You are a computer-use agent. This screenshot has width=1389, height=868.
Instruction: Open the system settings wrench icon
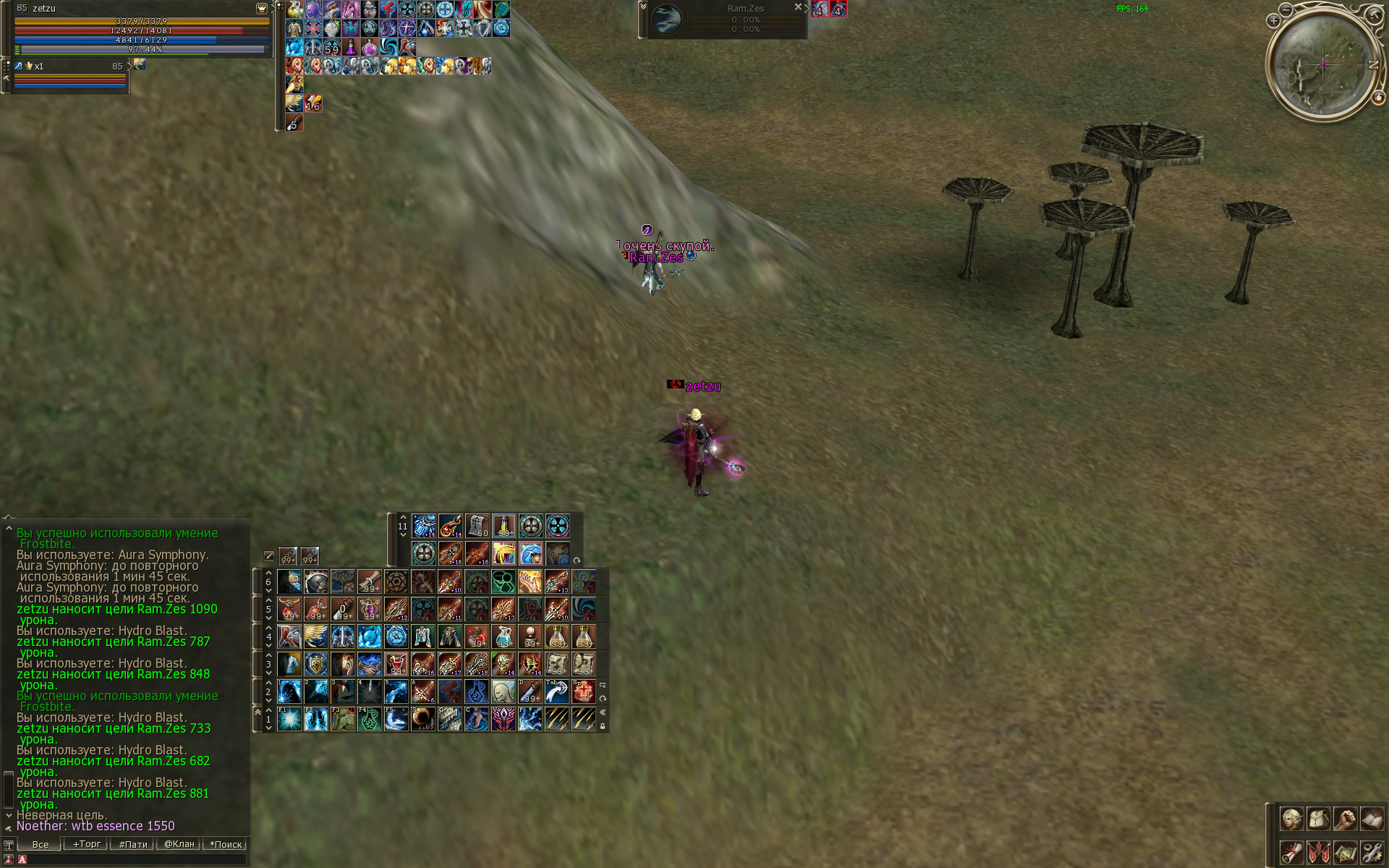(x=1372, y=852)
